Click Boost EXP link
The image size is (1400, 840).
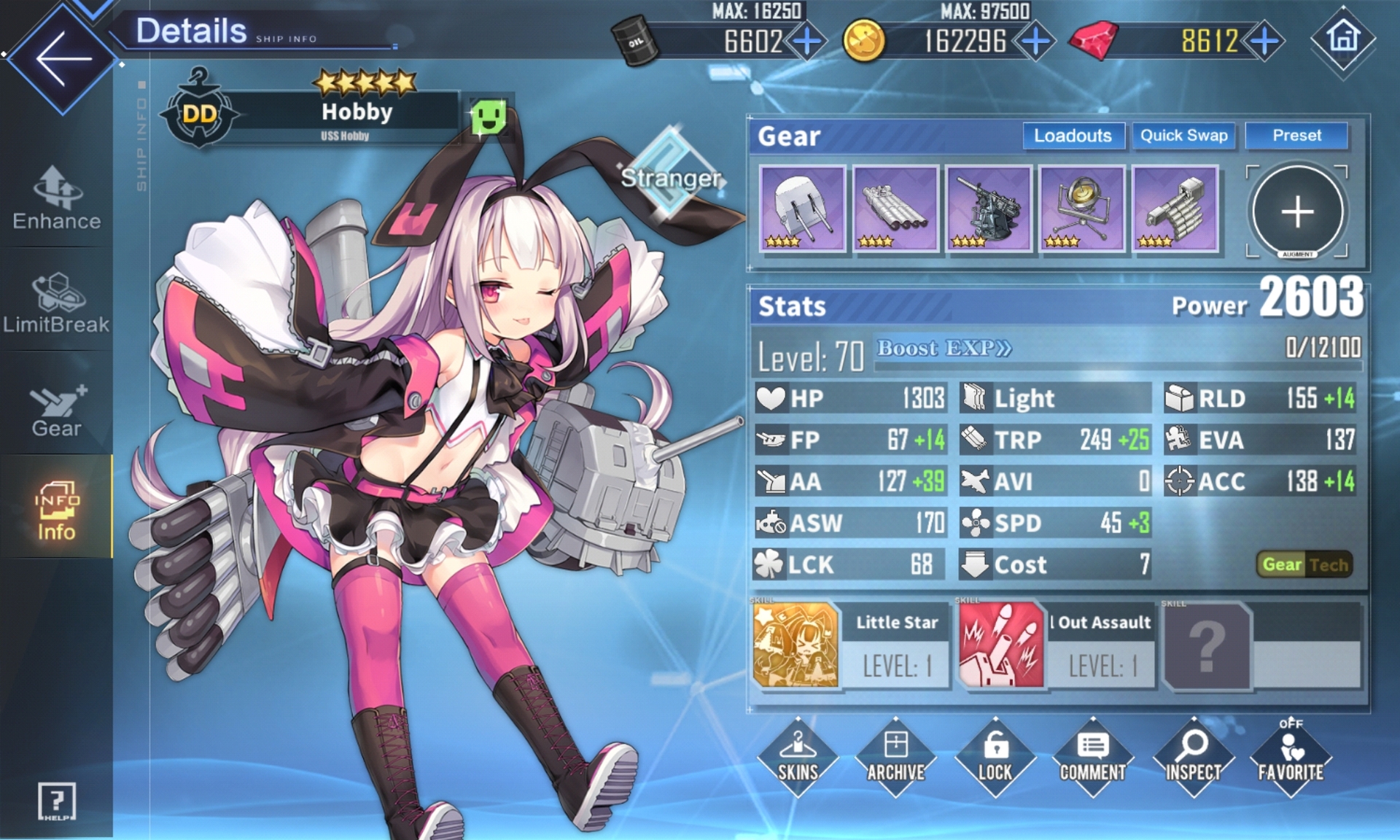point(944,349)
